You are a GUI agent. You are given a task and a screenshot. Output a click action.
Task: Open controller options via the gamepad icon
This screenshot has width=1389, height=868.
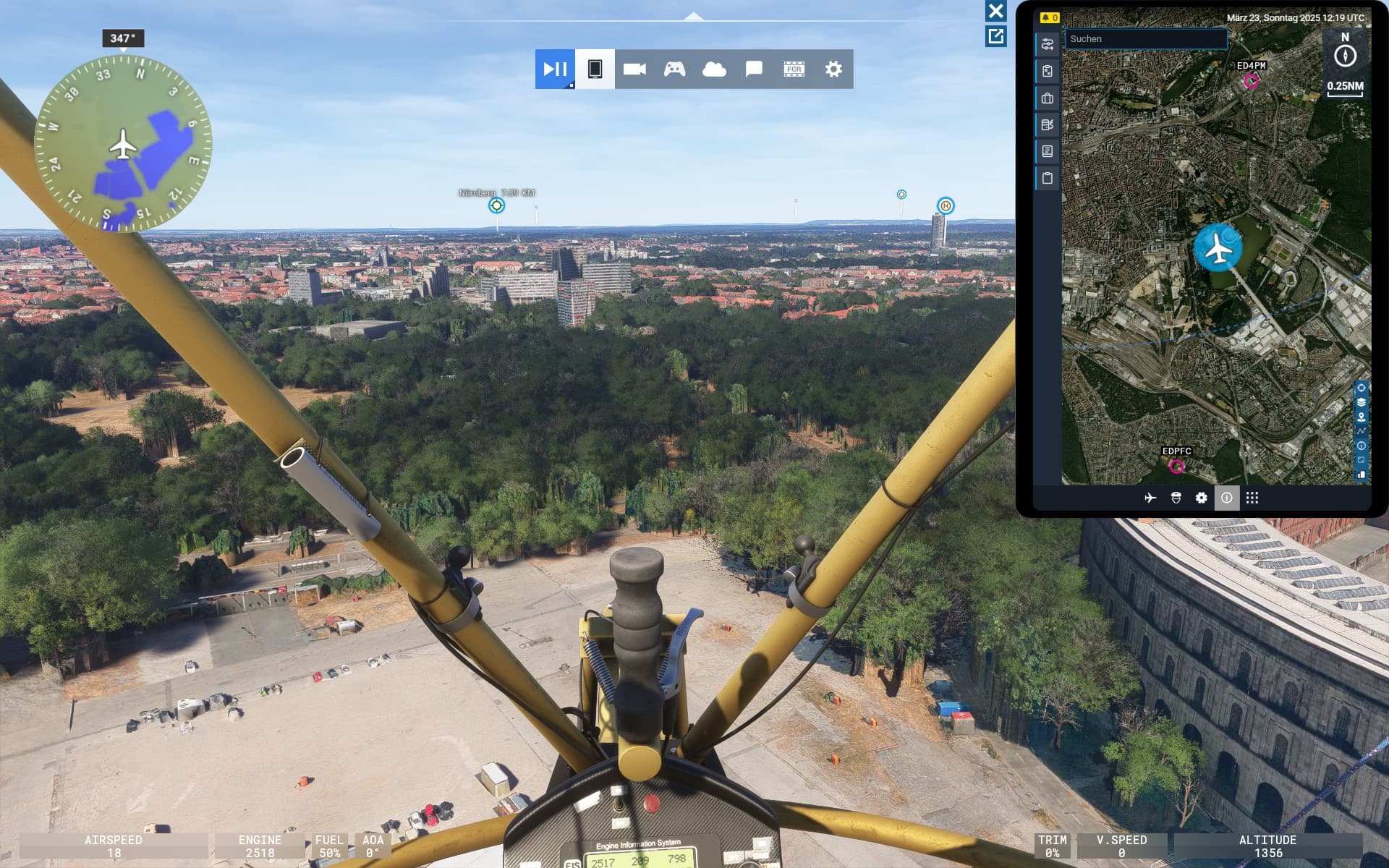674,69
